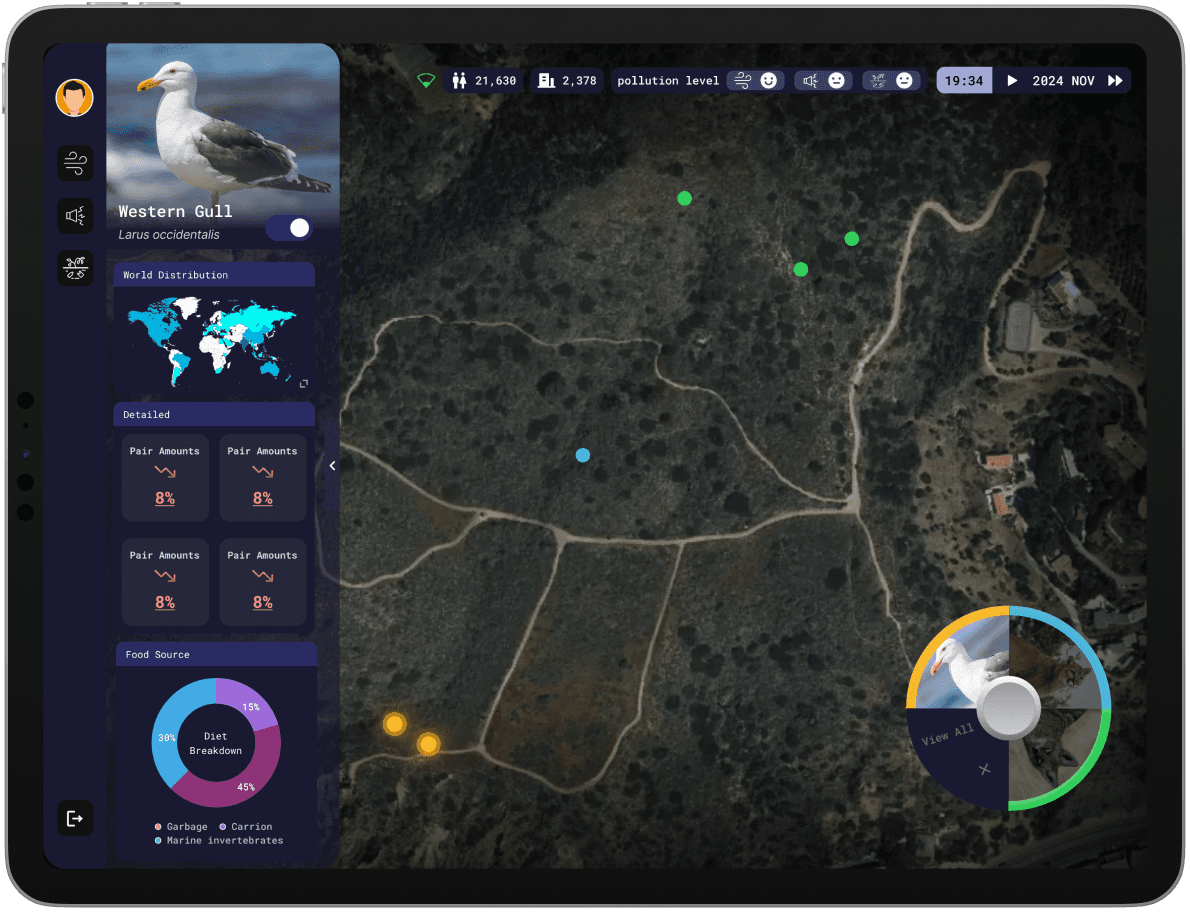Fast-forward time with the double arrow
Image resolution: width=1190 pixels, height=912 pixels.
(x=1115, y=81)
